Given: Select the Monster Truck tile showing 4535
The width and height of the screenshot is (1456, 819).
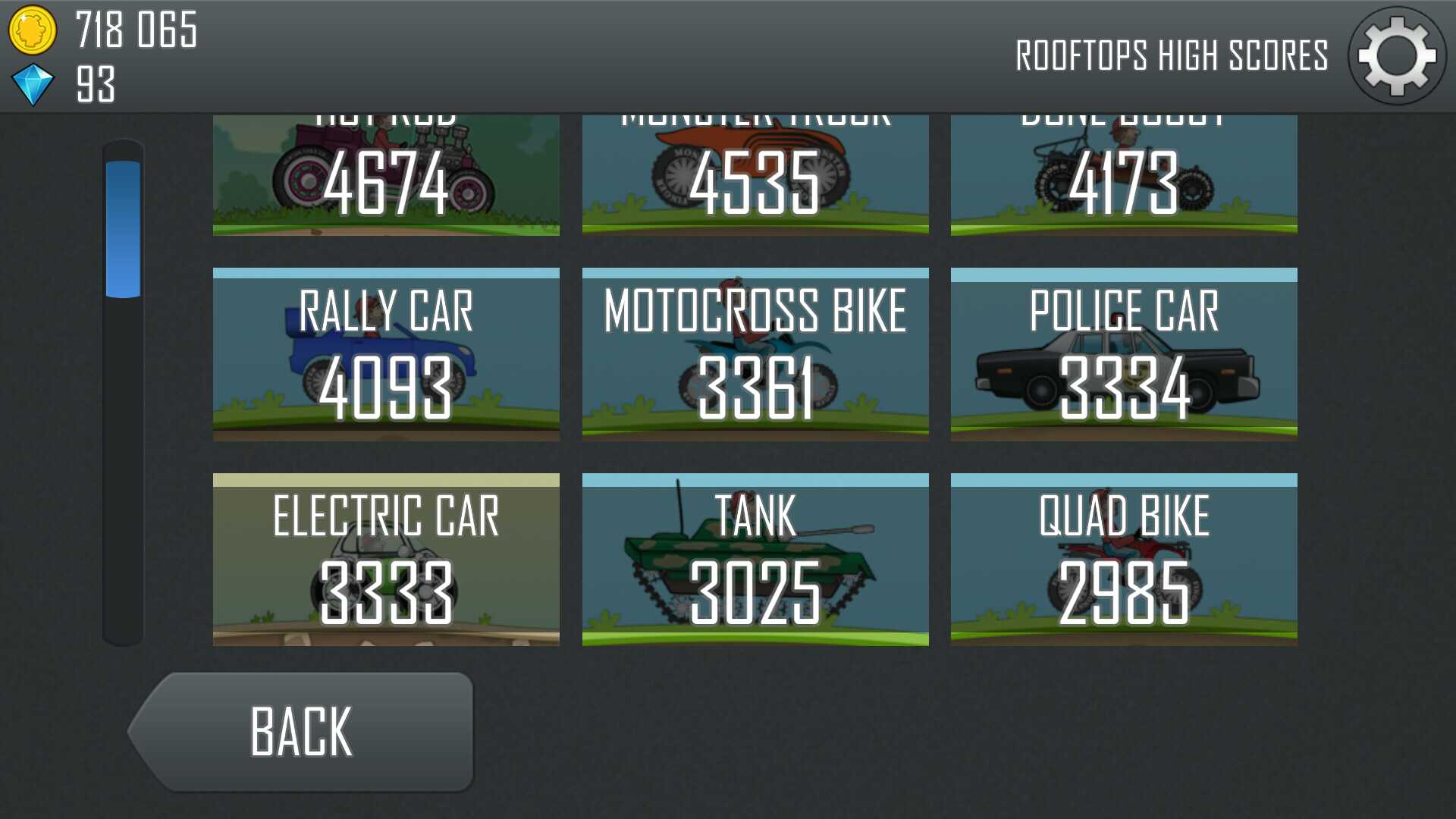Looking at the screenshot, I should click(x=755, y=176).
